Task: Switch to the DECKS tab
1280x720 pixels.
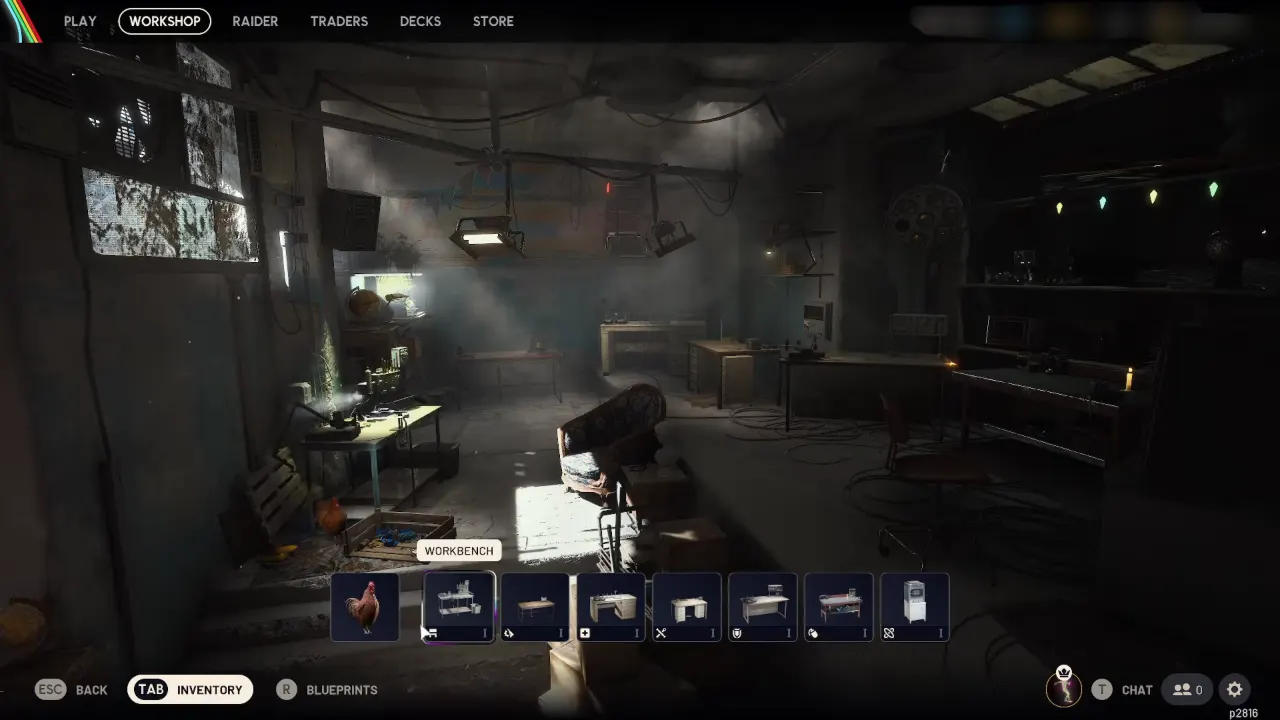Action: [x=420, y=21]
